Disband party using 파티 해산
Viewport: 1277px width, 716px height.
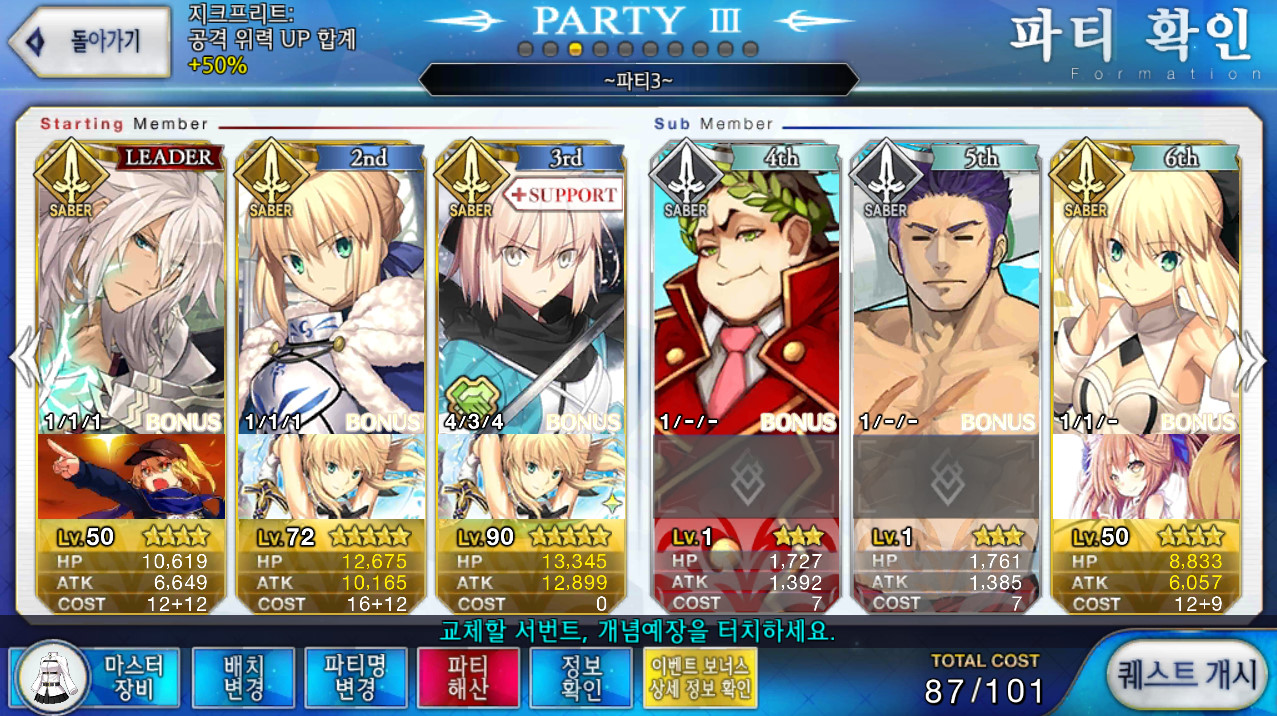(468, 677)
